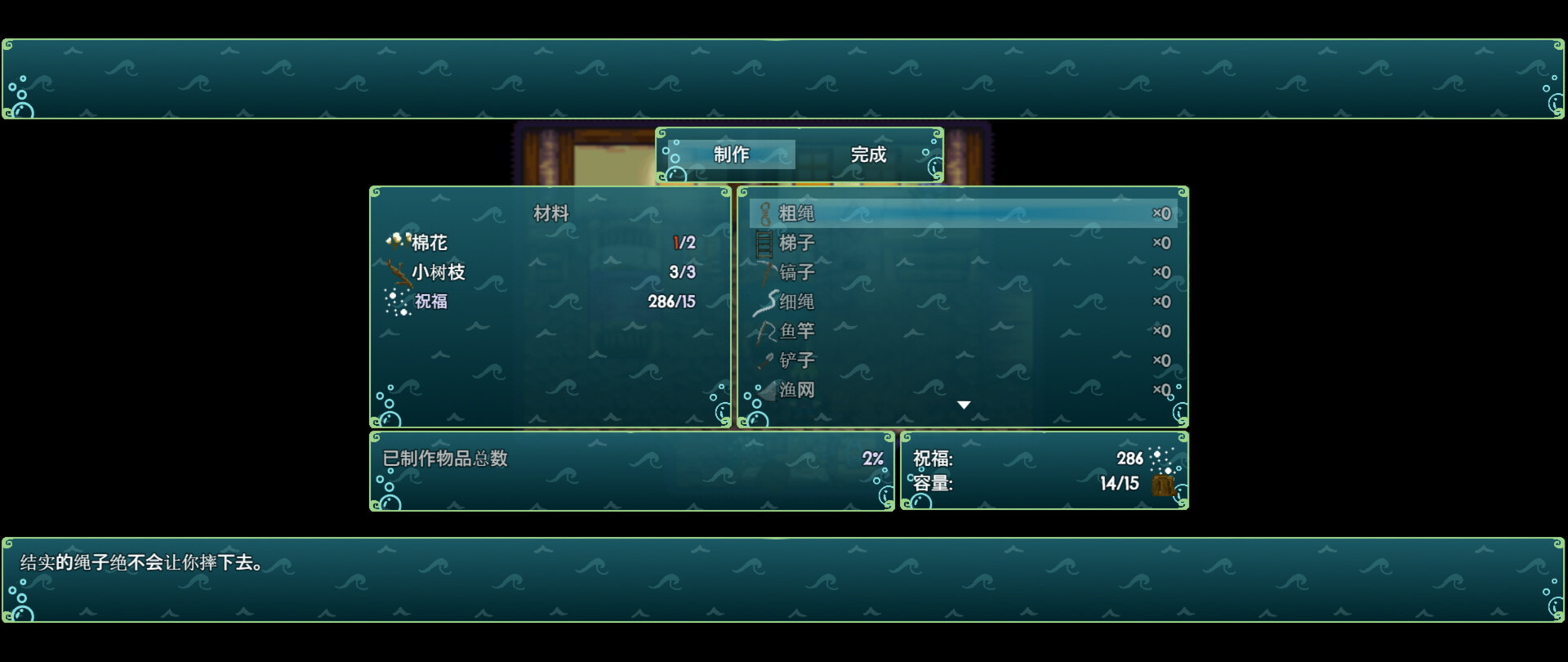Select the 鱼竿 fishing rod icon
This screenshot has height=662, width=1568.
(764, 331)
